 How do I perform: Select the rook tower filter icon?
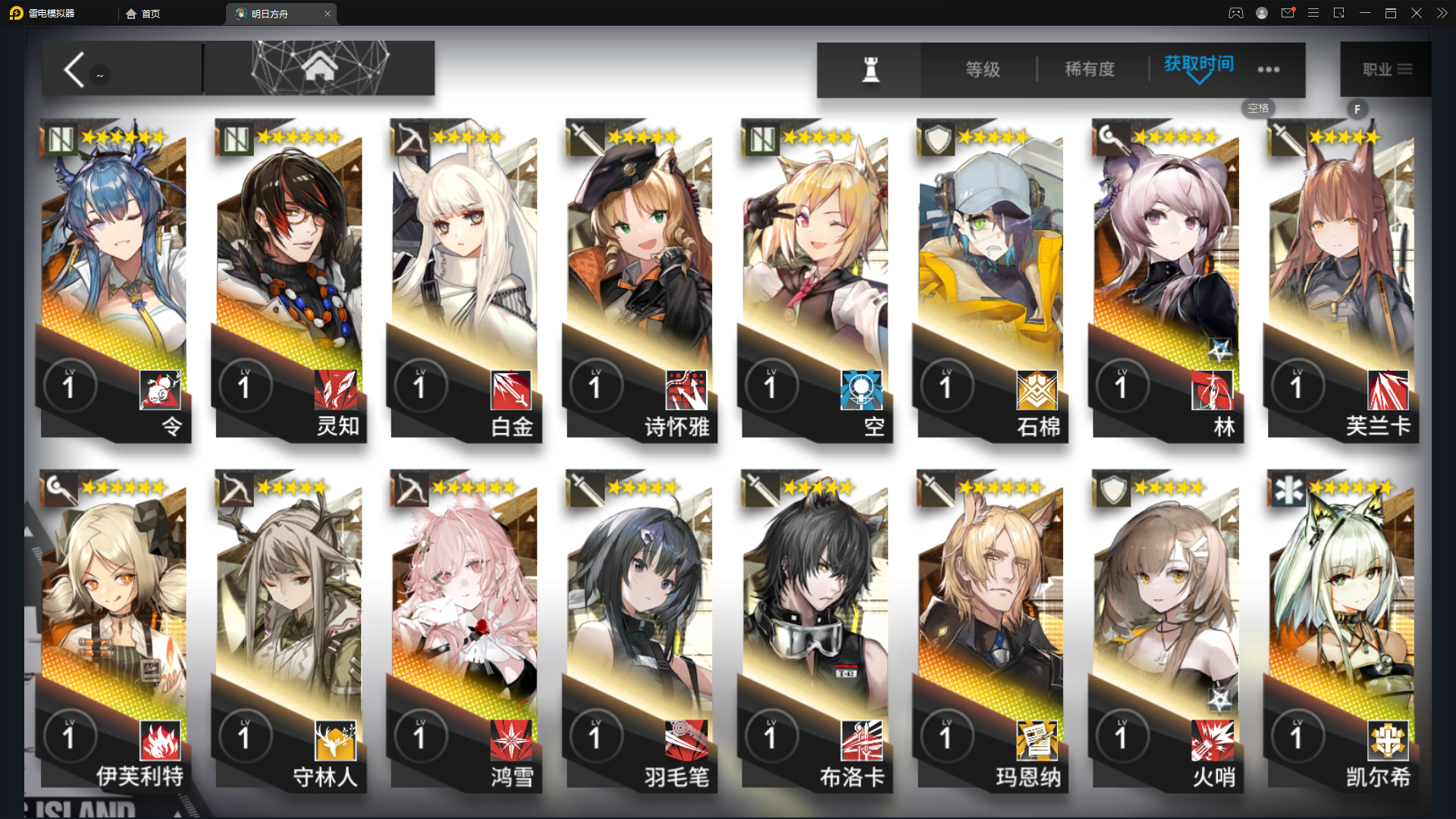click(x=870, y=68)
